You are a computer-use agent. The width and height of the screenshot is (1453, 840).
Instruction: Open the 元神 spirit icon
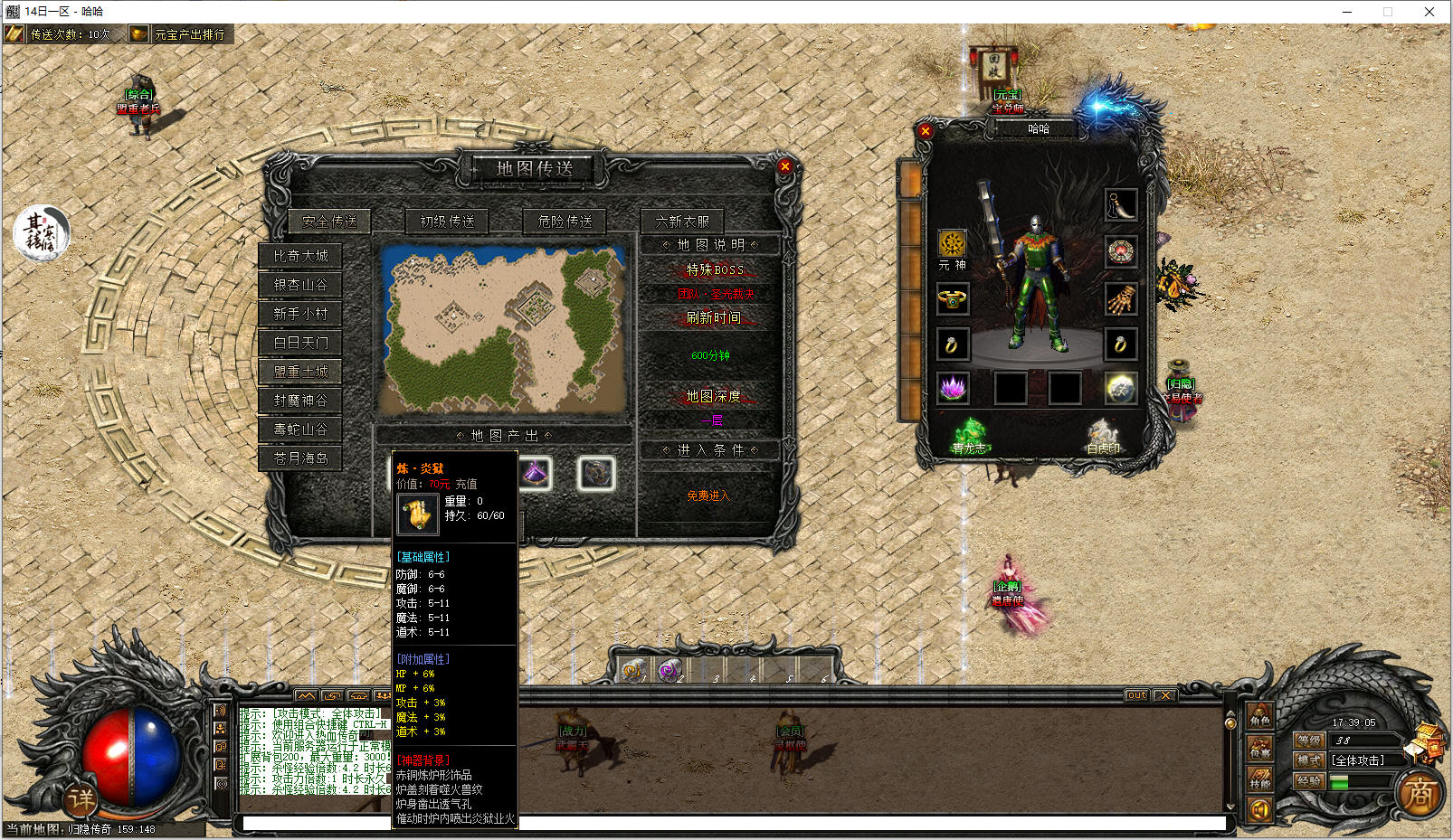tap(952, 244)
